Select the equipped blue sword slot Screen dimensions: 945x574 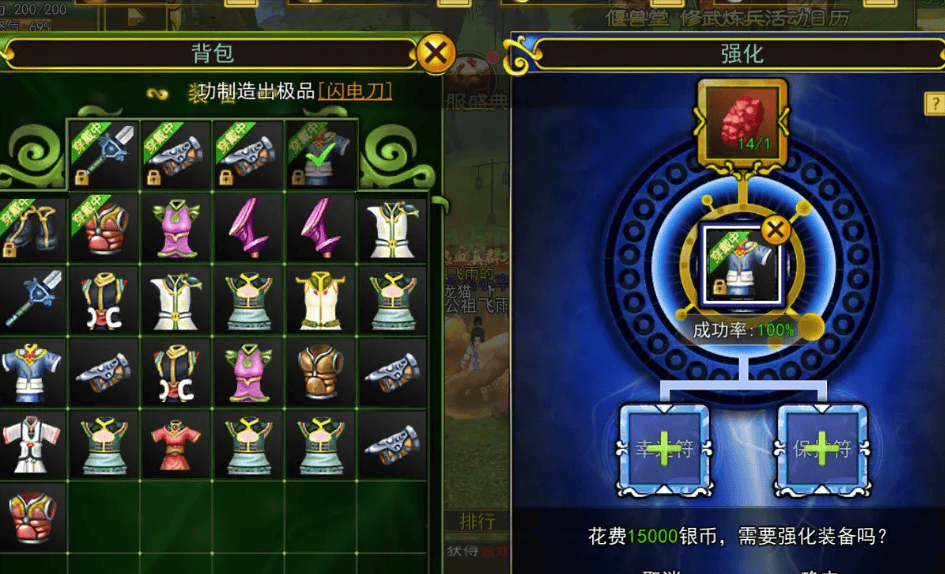click(x=103, y=156)
